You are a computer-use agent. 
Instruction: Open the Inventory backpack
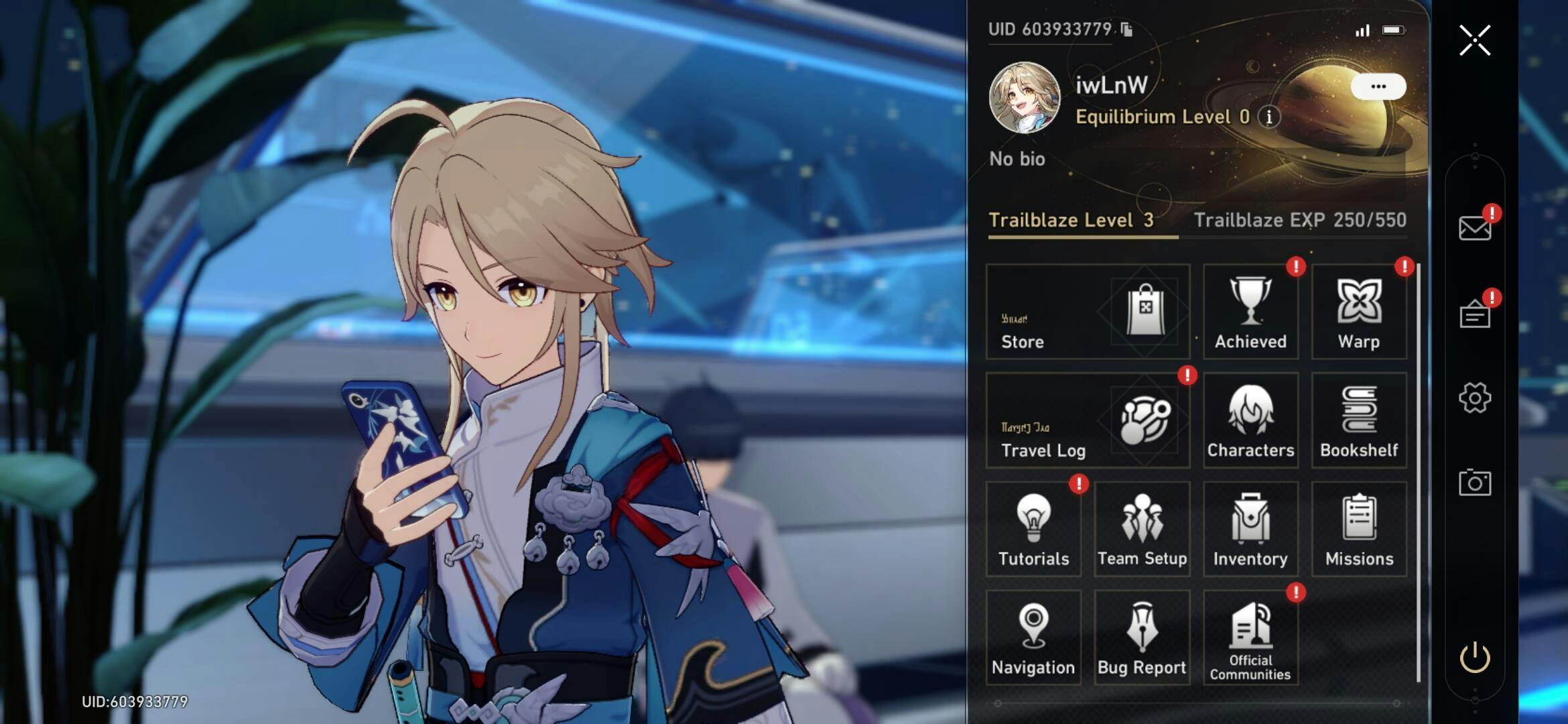(1250, 529)
